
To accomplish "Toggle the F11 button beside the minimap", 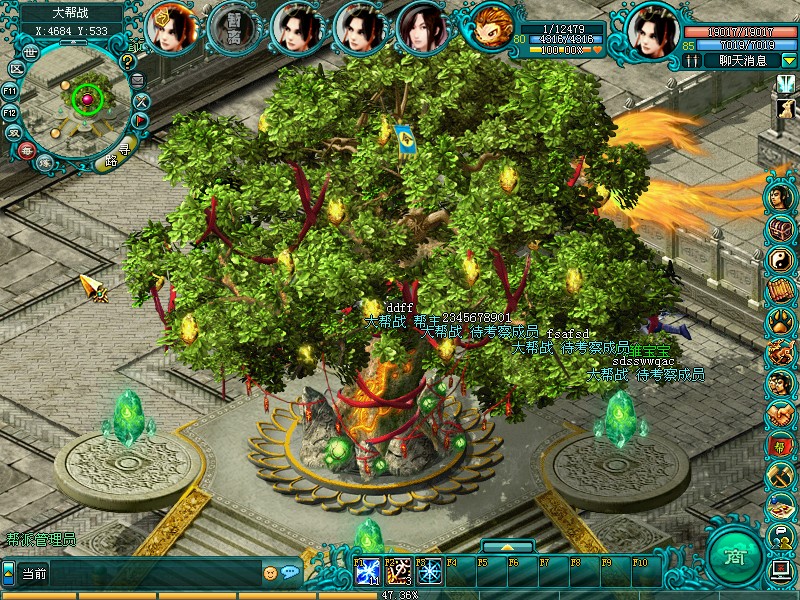I will click(11, 91).
